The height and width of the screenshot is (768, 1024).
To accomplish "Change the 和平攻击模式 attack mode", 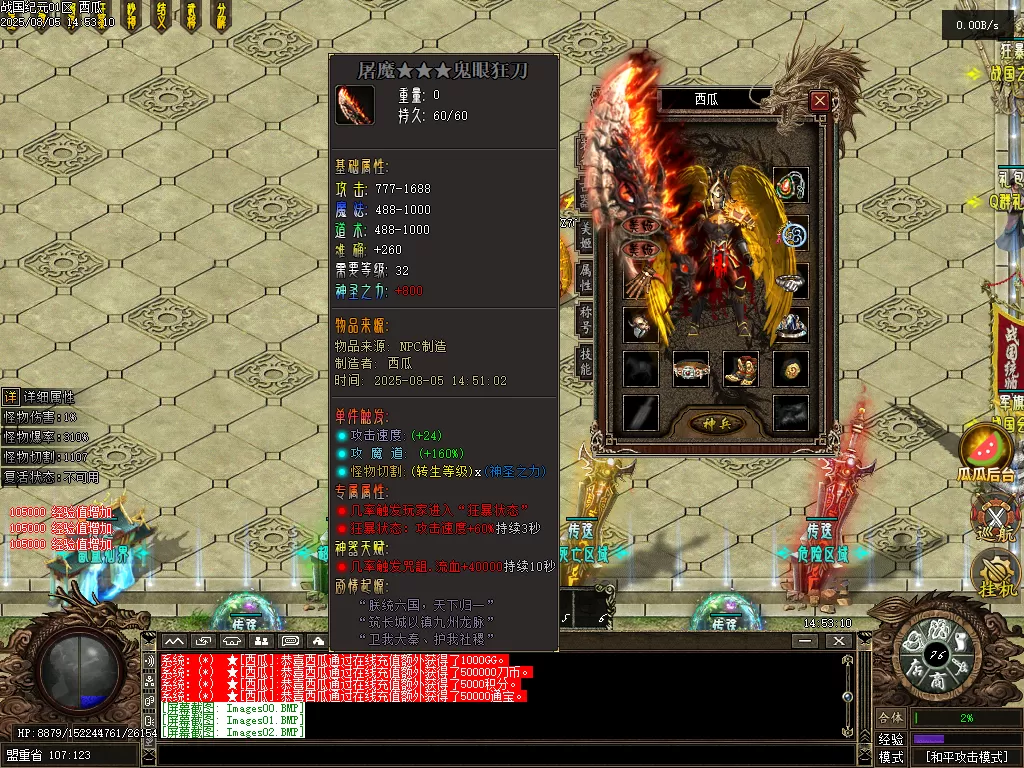I will pyautogui.click(x=965, y=757).
